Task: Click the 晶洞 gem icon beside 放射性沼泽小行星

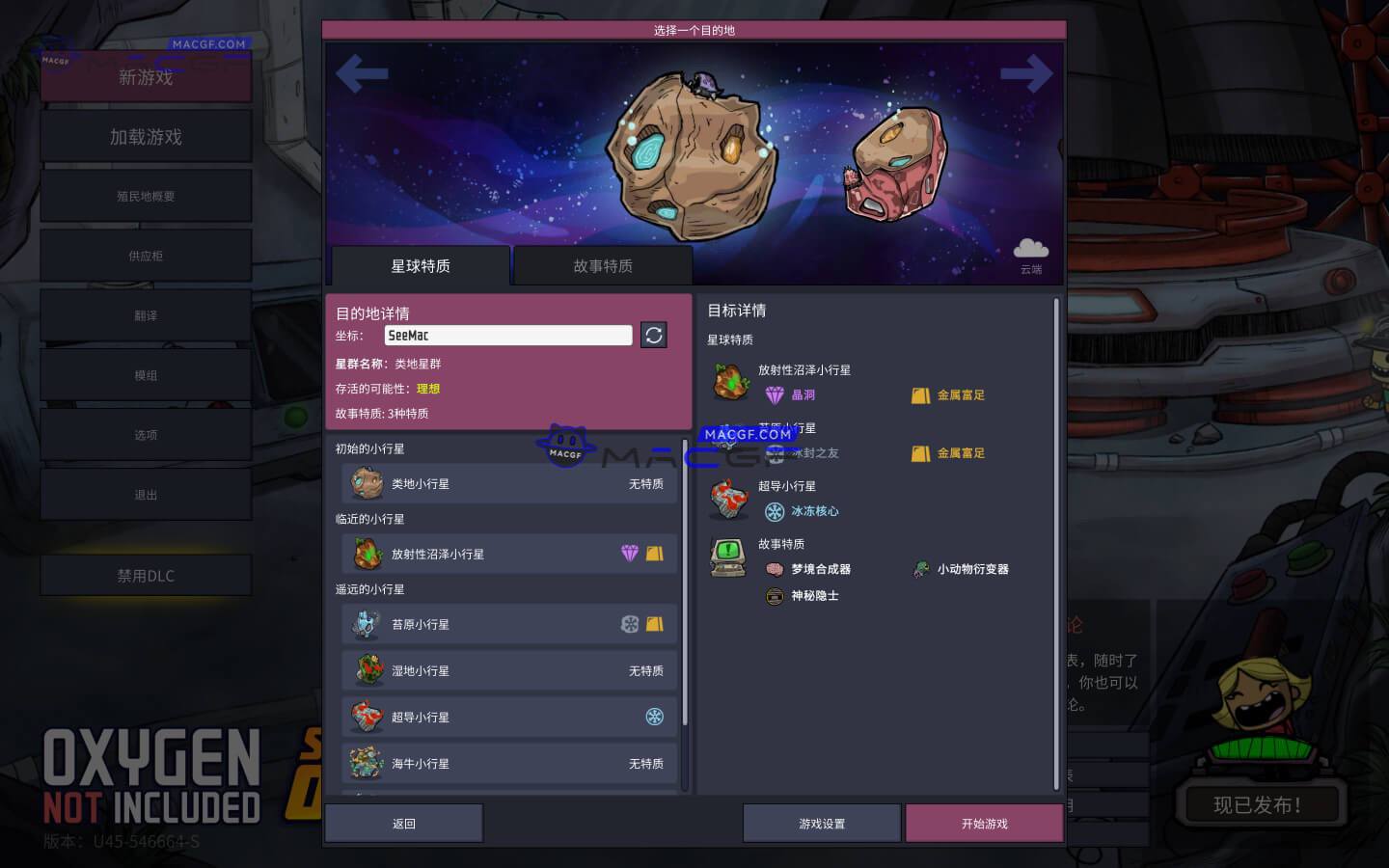Action: pos(776,394)
